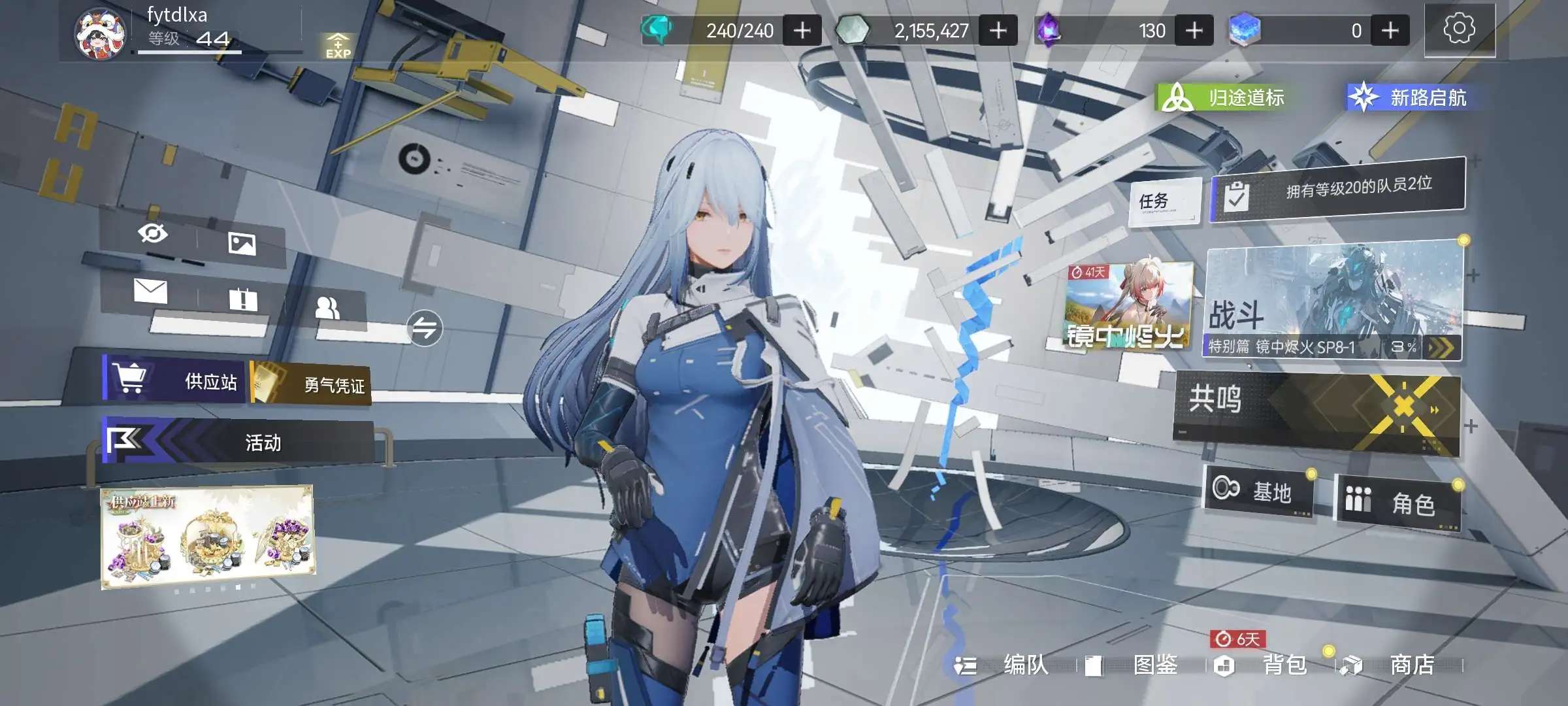1568x706 pixels.
Task: Open the mail envelope icon
Action: click(150, 291)
